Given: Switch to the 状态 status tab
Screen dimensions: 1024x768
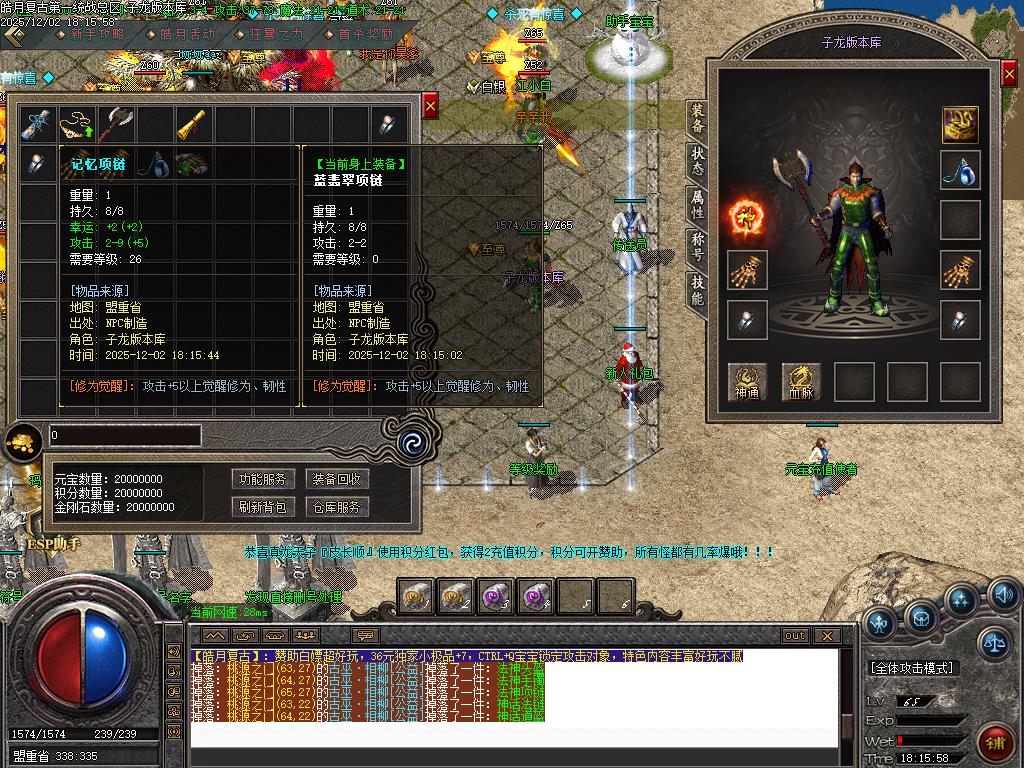Looking at the screenshot, I should click(x=697, y=162).
